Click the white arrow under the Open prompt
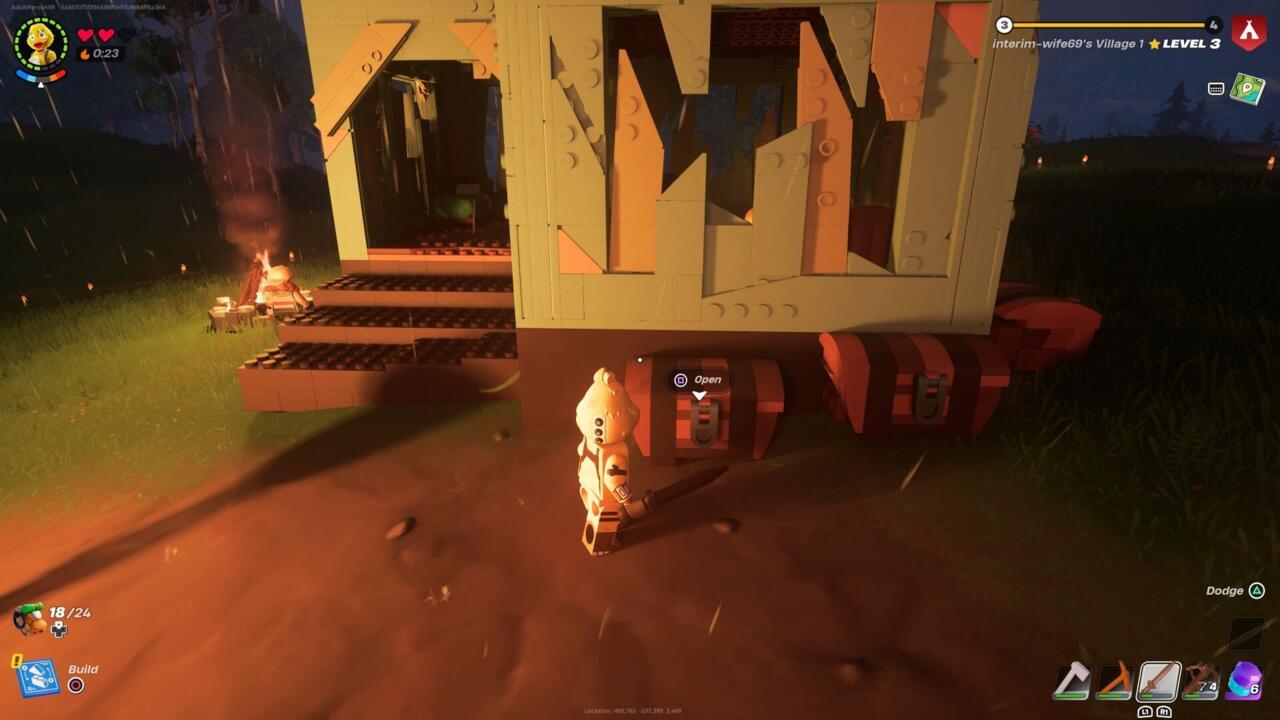This screenshot has width=1280, height=720. click(x=699, y=395)
